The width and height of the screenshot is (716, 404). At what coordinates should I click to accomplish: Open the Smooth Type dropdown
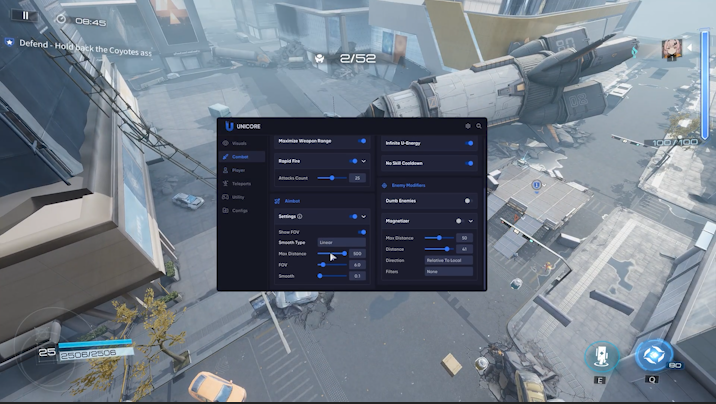340,242
